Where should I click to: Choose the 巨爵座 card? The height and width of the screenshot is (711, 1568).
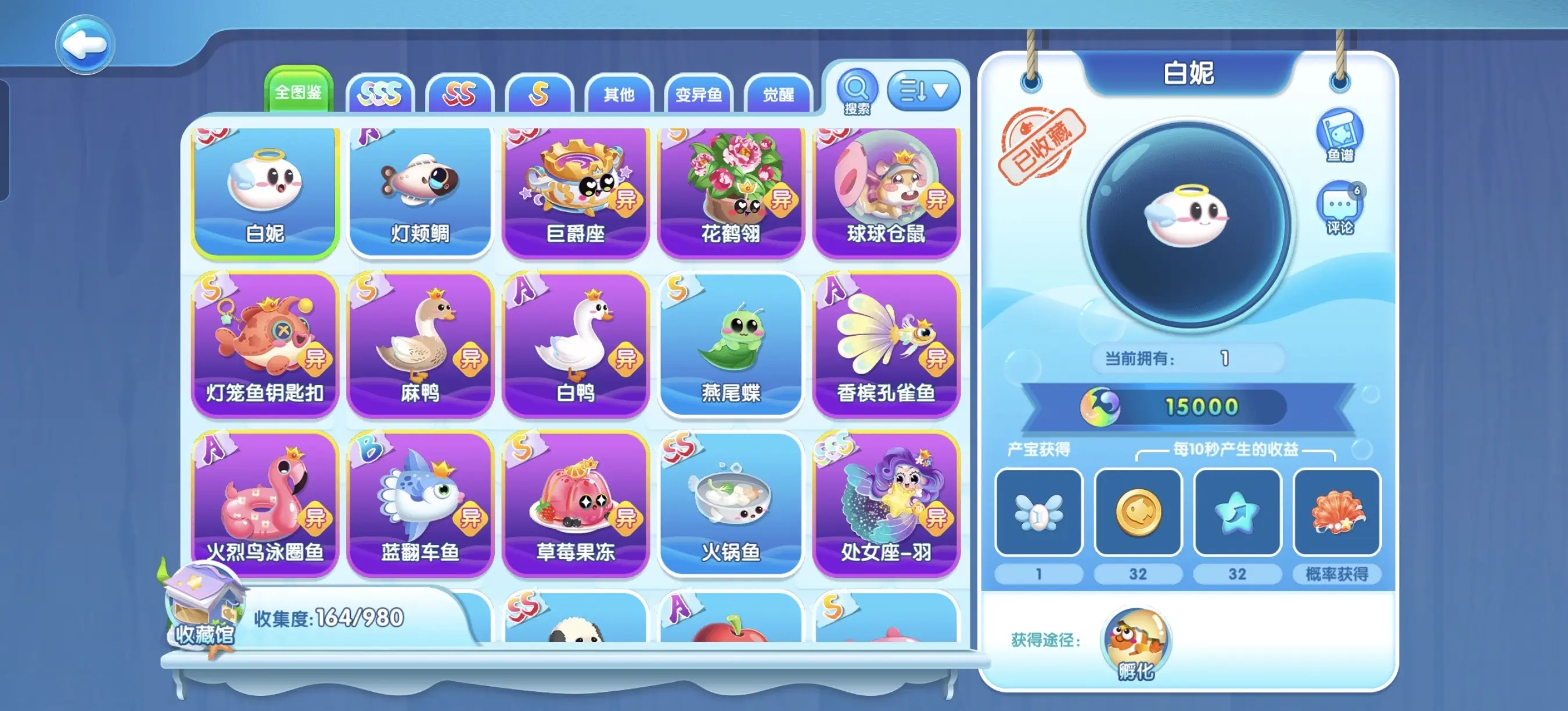(x=575, y=192)
